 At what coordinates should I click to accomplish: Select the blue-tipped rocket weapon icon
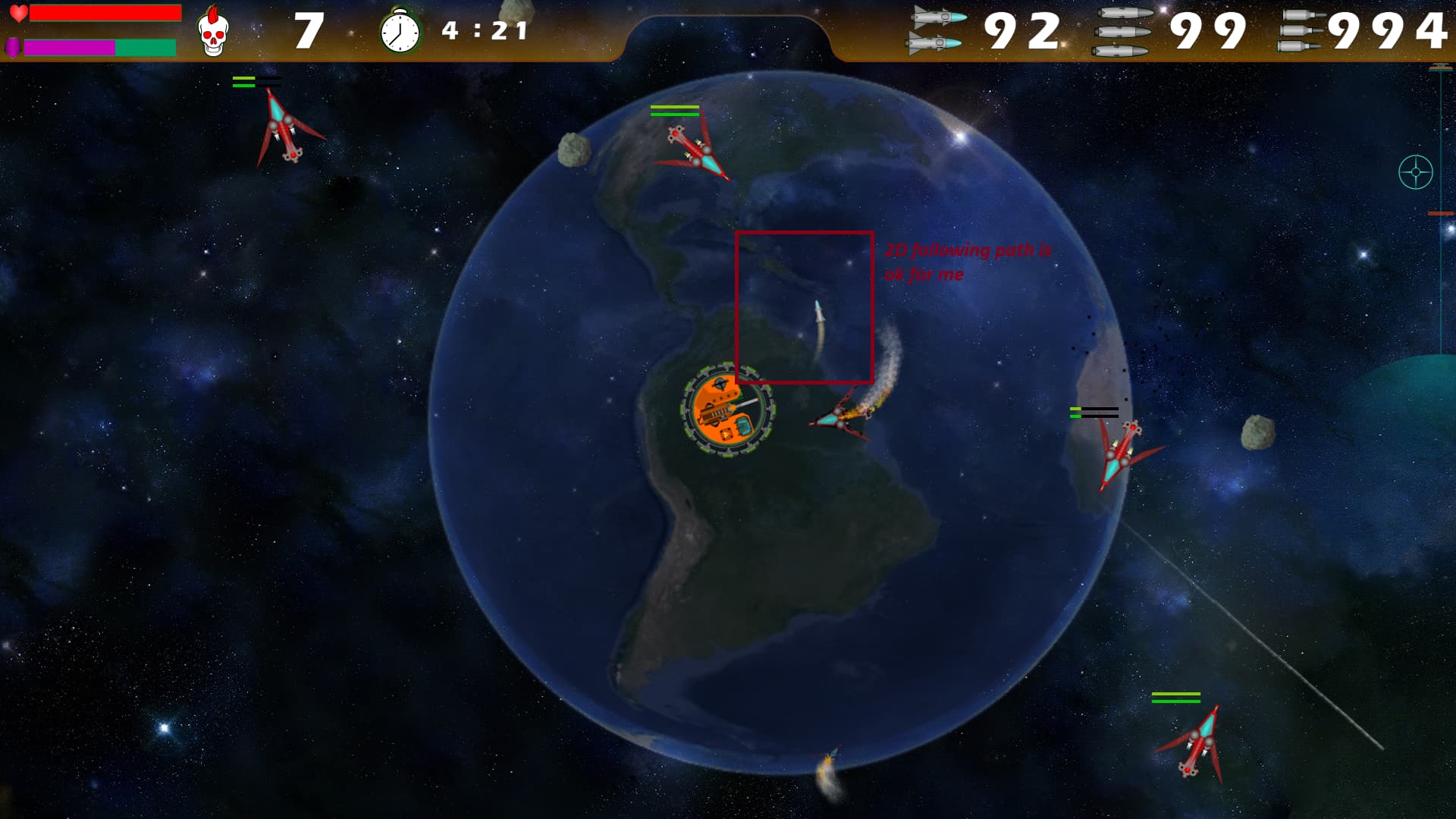(937, 30)
